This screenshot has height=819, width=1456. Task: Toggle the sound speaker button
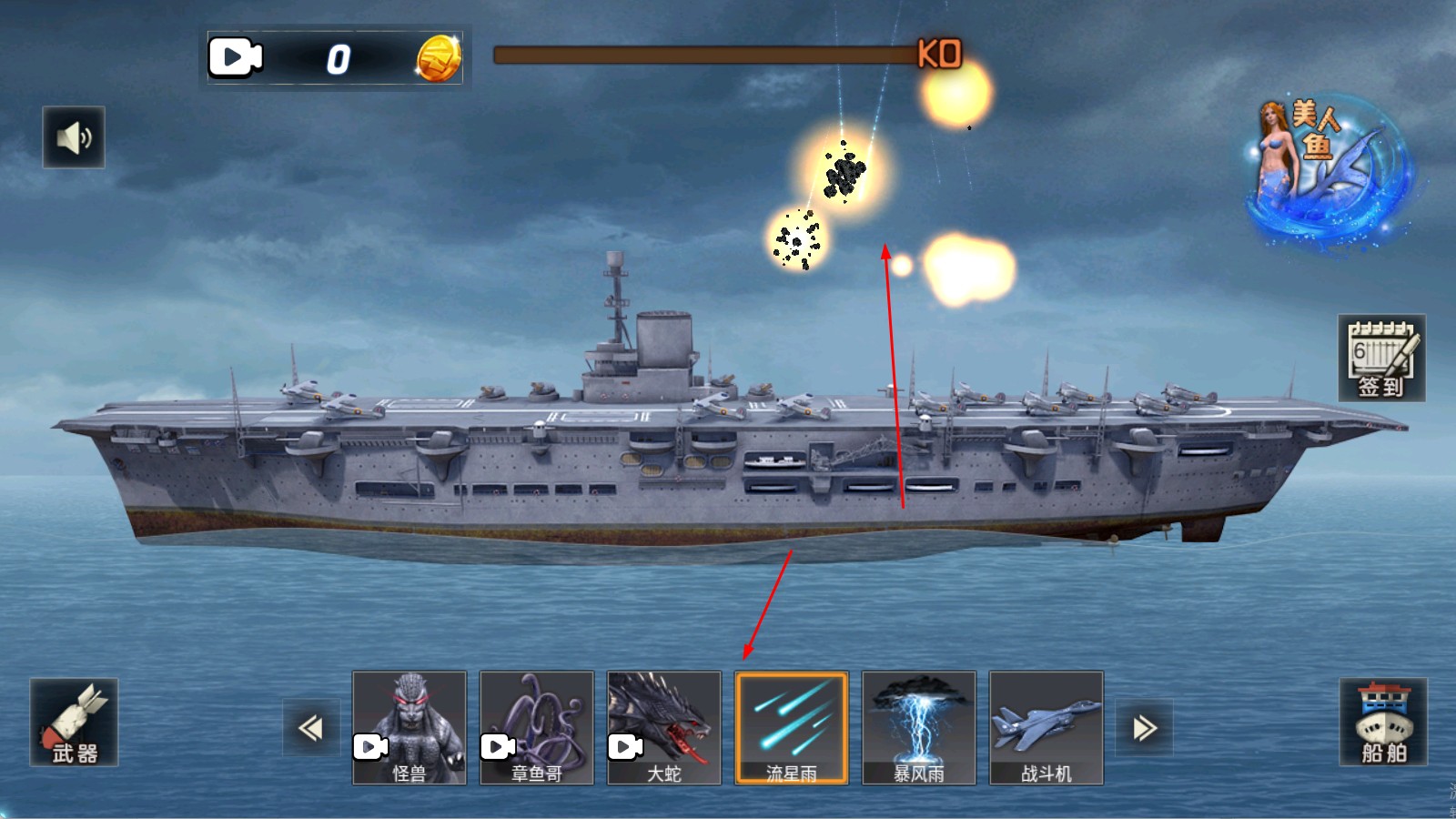pyautogui.click(x=74, y=137)
